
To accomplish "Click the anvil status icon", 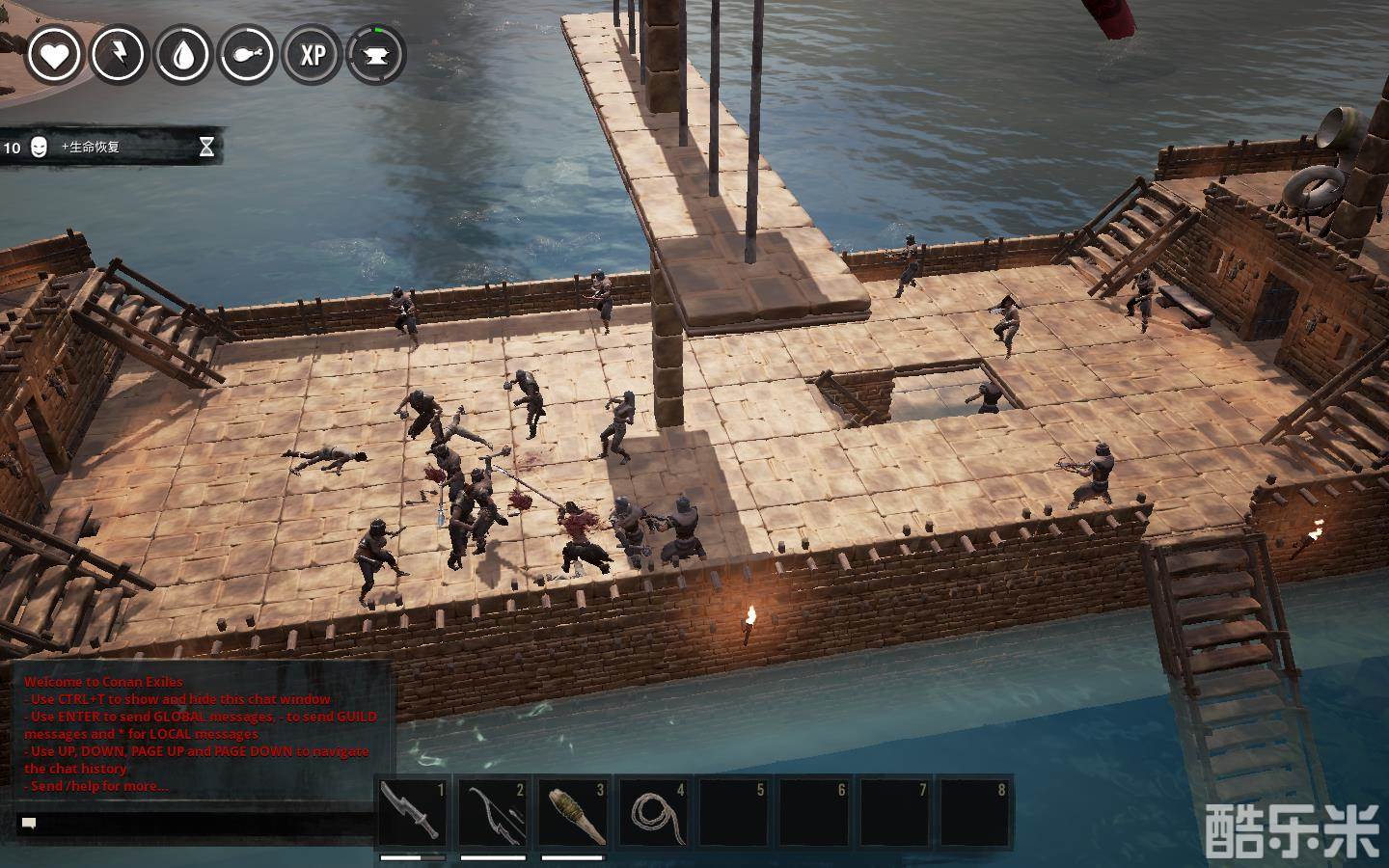I will [x=376, y=55].
